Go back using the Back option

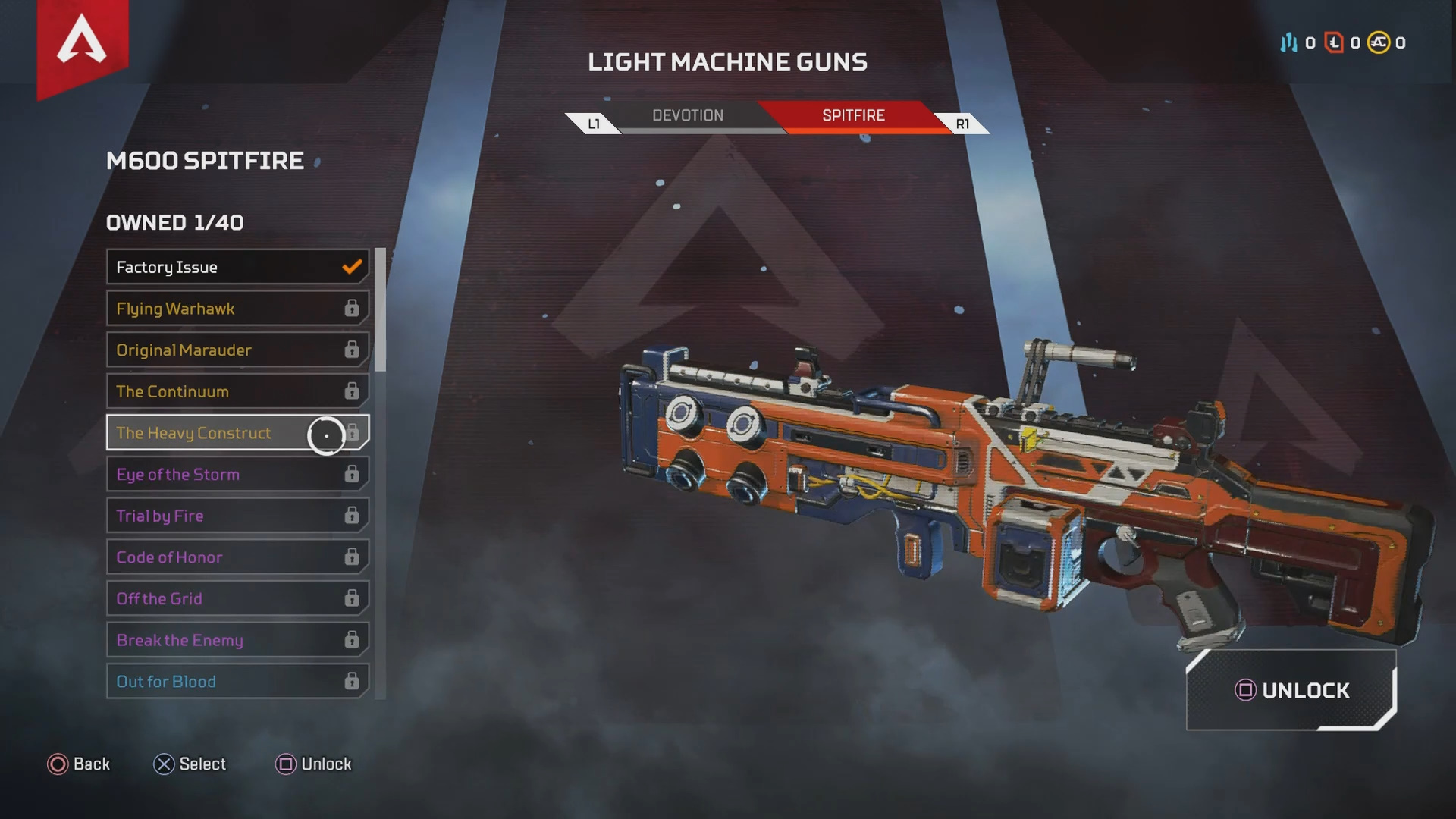79,764
